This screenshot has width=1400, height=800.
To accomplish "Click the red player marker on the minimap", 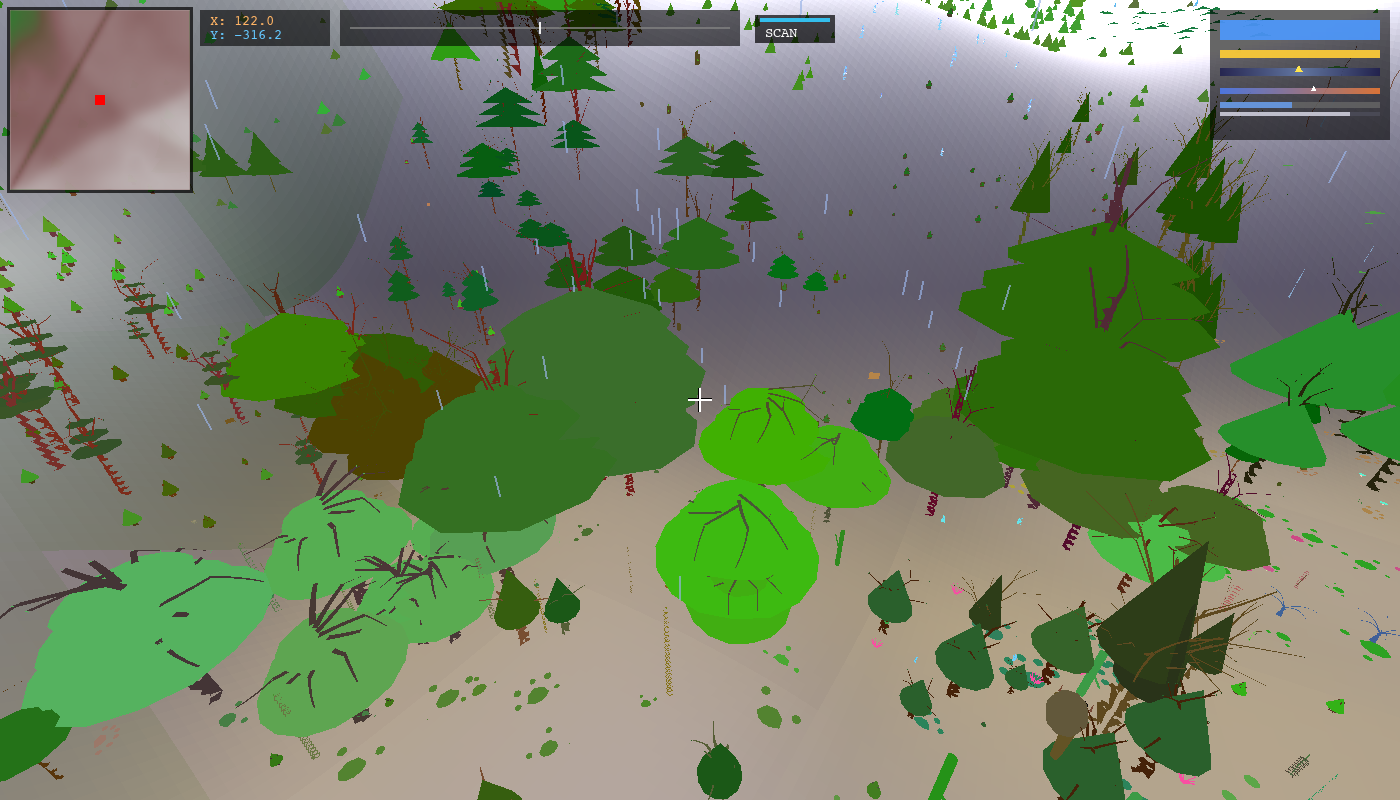I will tap(99, 100).
